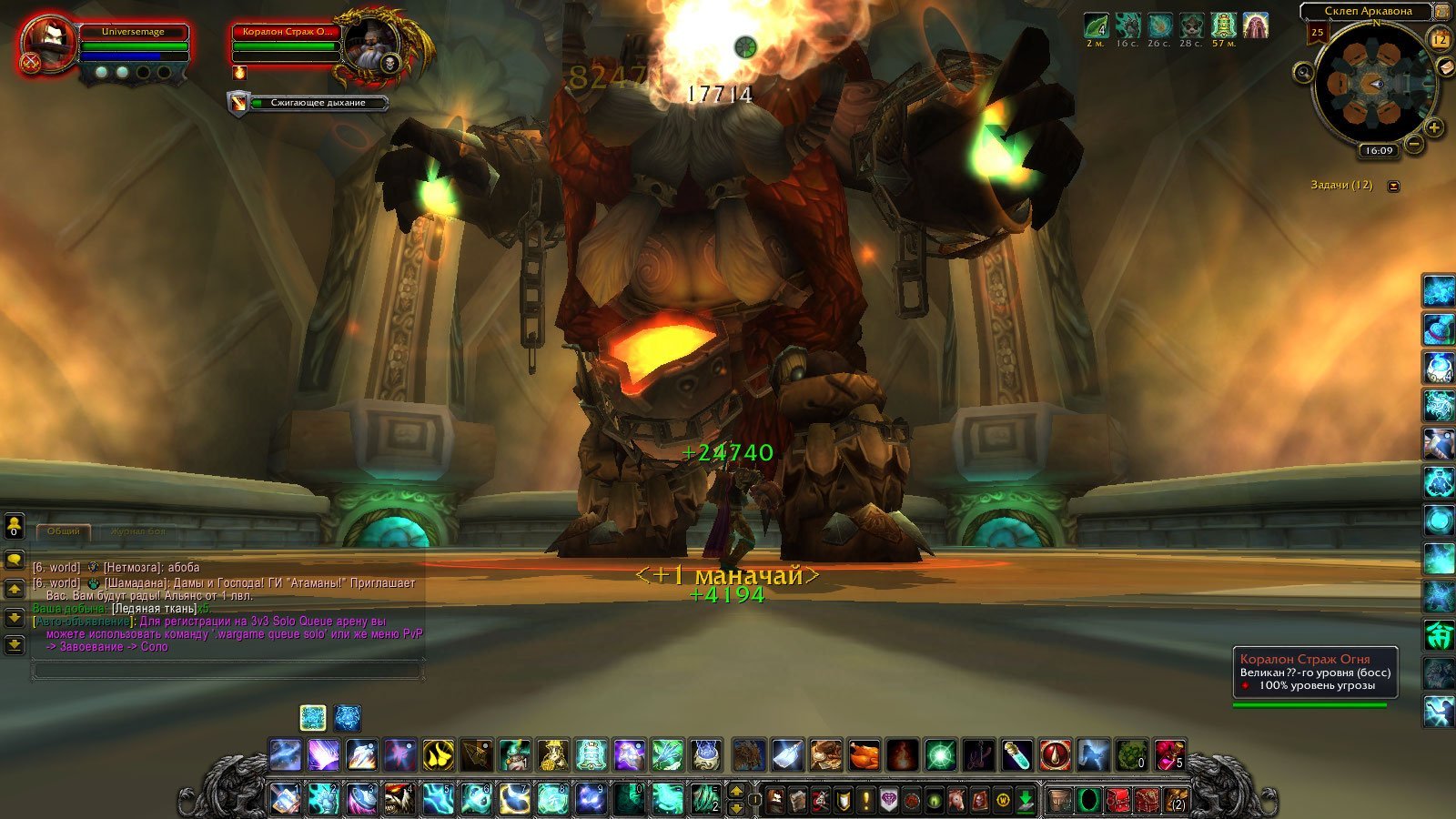Jump chat to bottom with lowest arrow
This screenshot has width=1456, height=819.
pyautogui.click(x=15, y=644)
